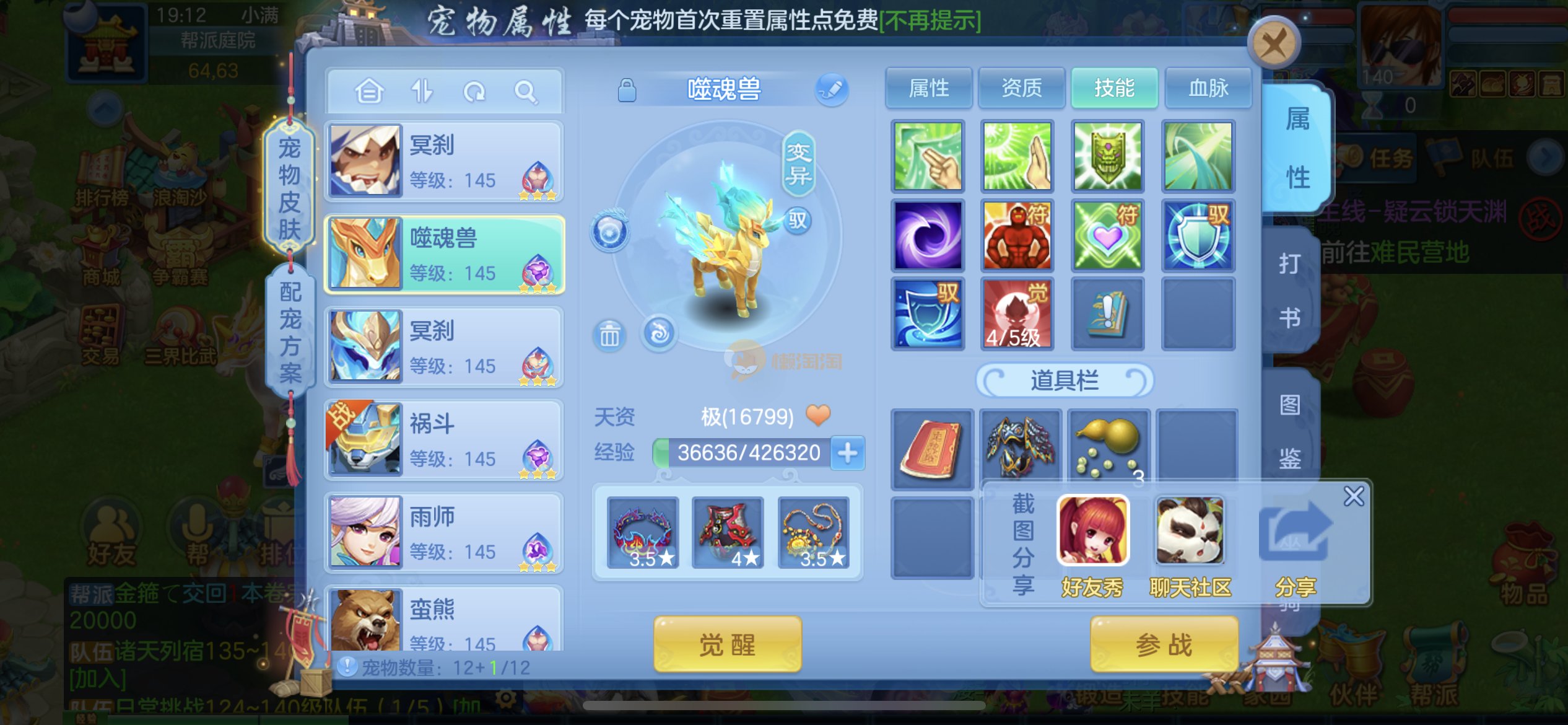Add experience with the plus button
Viewport: 1568px width, 725px height.
coord(847,453)
